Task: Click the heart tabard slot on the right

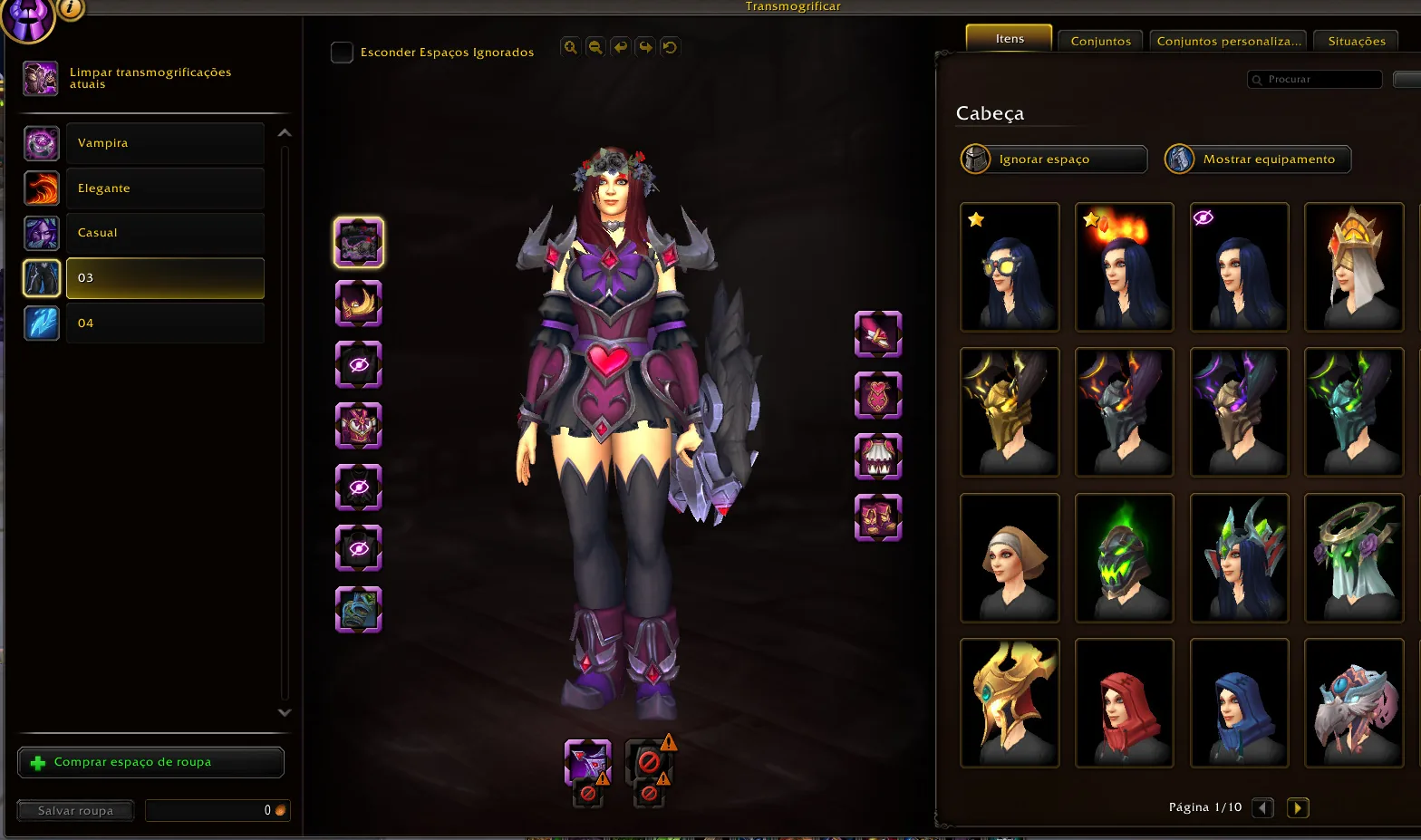Action: [x=877, y=396]
